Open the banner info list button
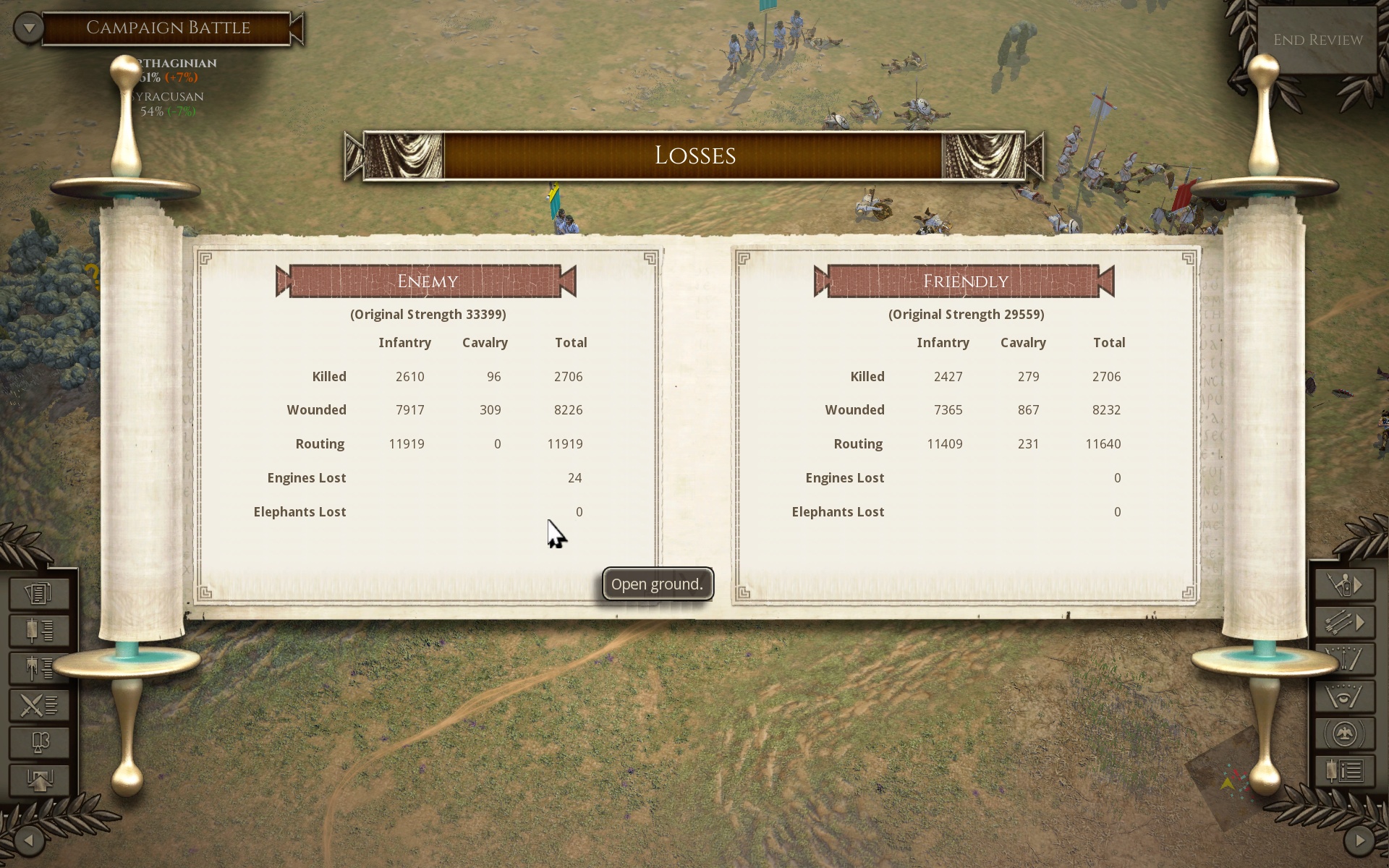Viewport: 1389px width, 868px height. coord(1345,771)
